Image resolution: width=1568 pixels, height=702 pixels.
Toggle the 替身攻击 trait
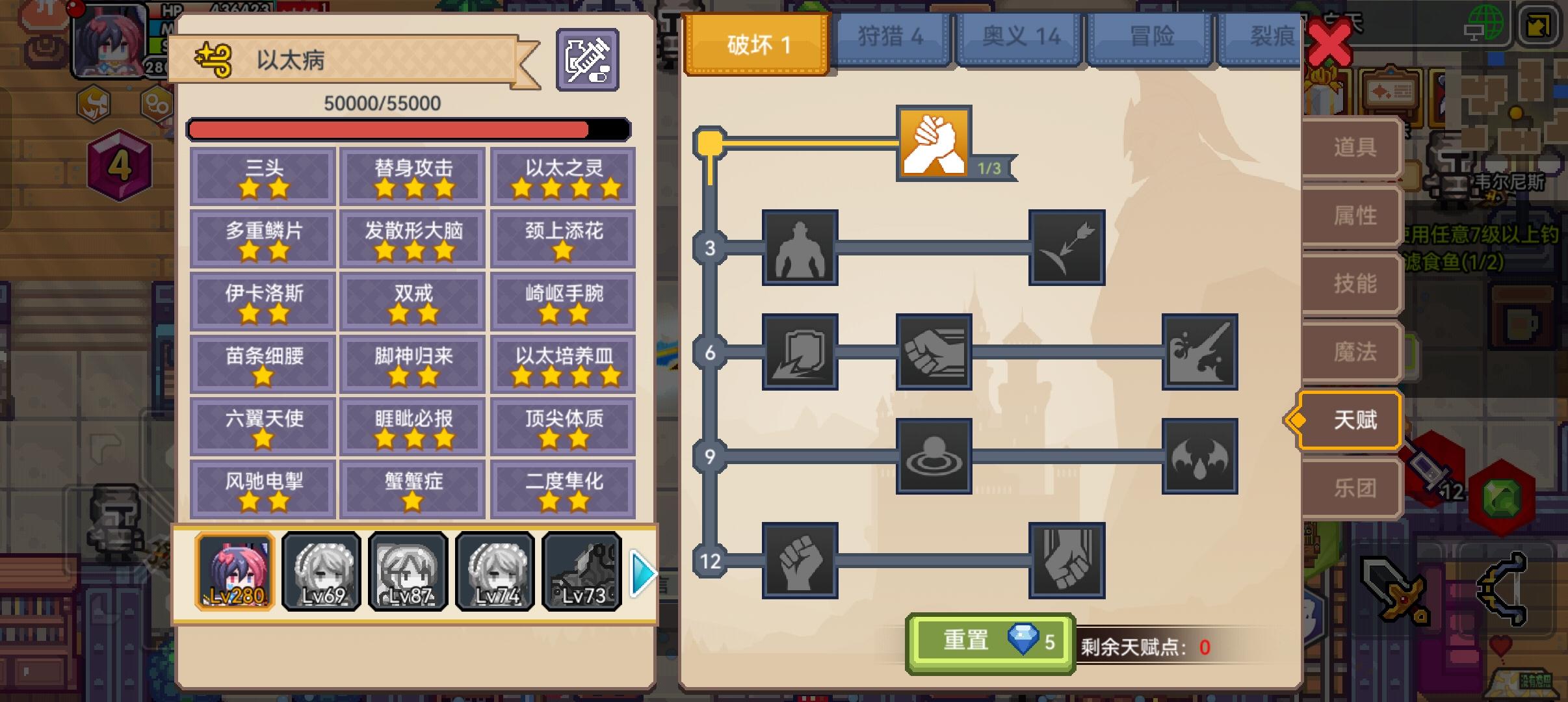coord(412,176)
